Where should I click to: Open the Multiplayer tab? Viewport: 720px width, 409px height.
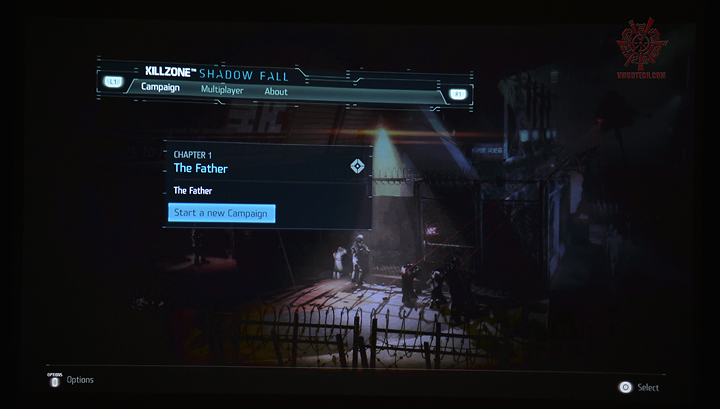tap(222, 91)
